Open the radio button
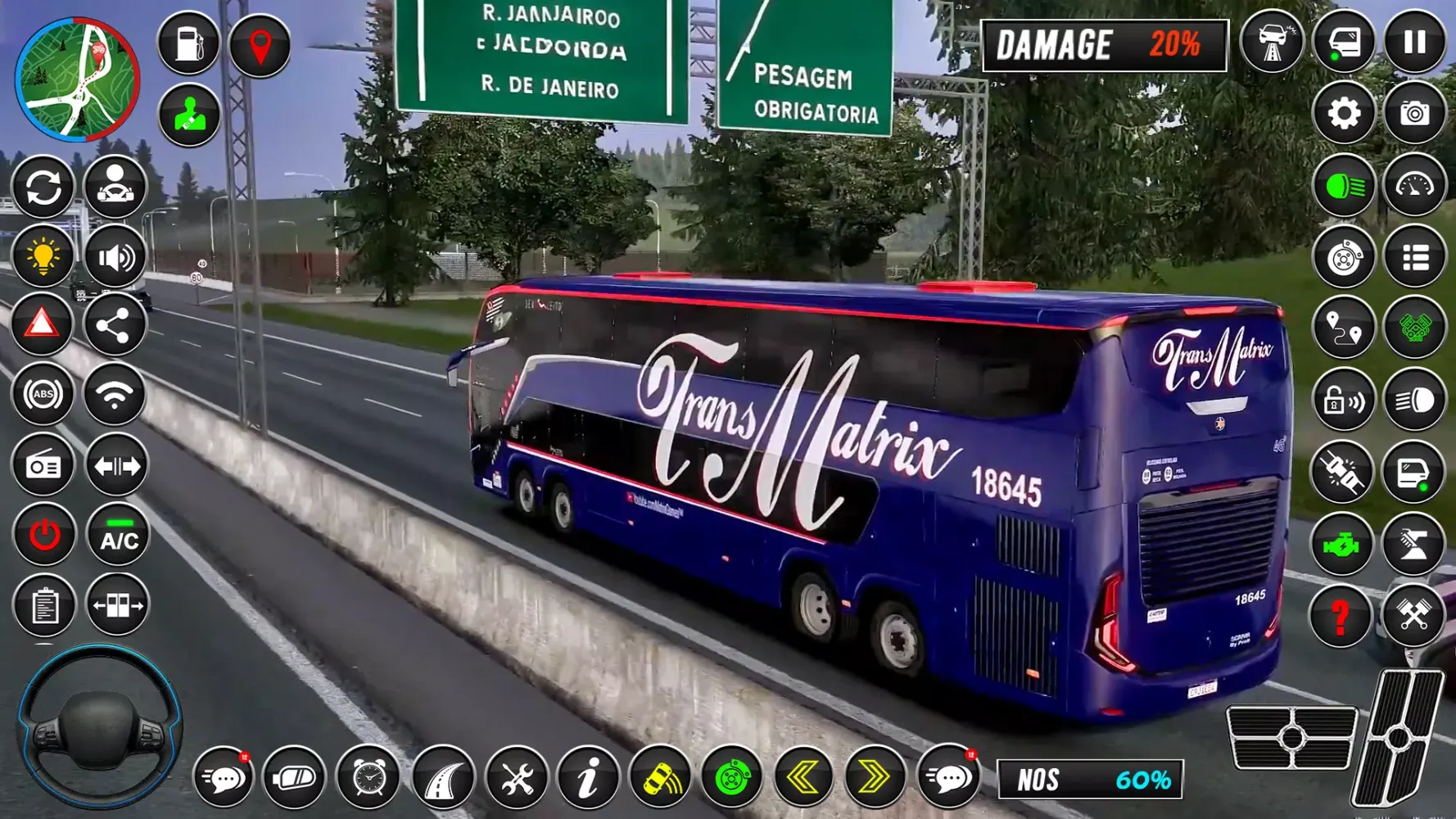The image size is (1456, 819). (43, 466)
